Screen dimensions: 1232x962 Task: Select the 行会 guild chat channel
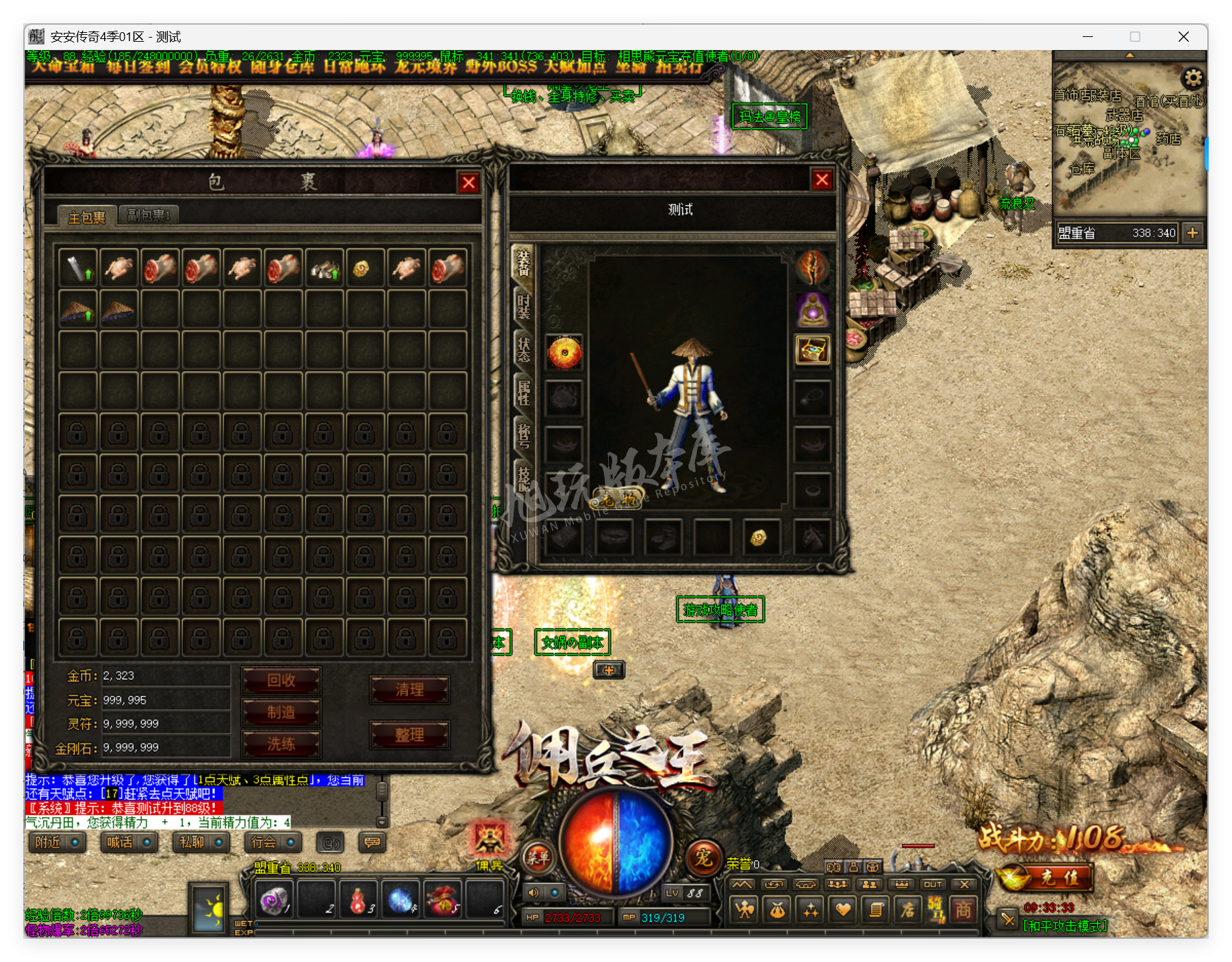(273, 842)
